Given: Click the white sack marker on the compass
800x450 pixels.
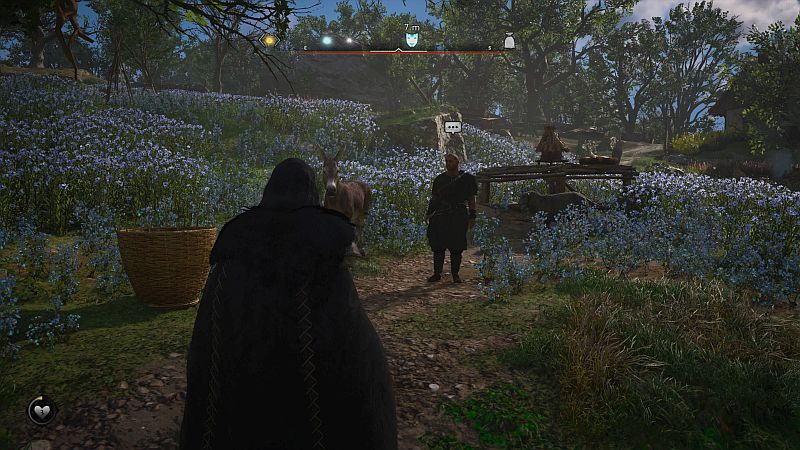Looking at the screenshot, I should pyautogui.click(x=509, y=41).
